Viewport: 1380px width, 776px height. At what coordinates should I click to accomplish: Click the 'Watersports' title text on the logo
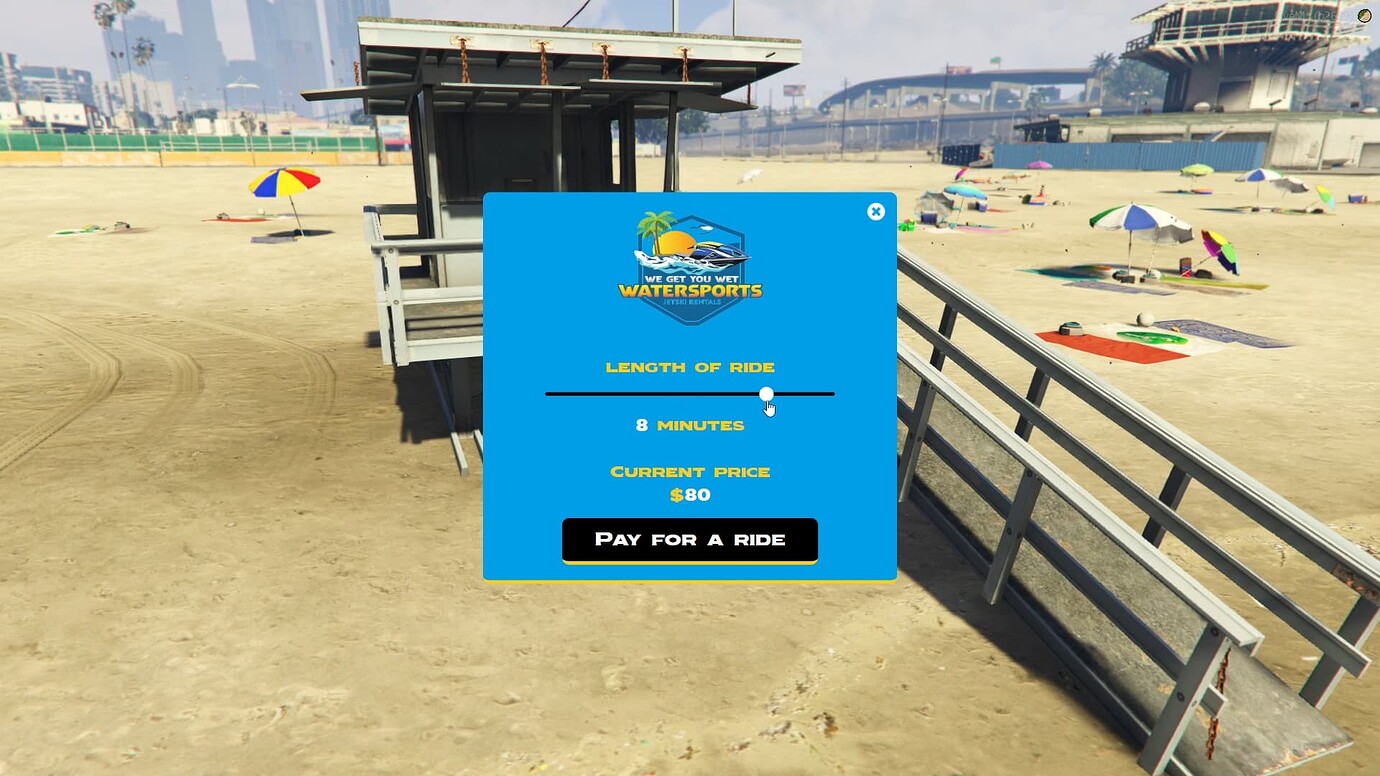[691, 291]
